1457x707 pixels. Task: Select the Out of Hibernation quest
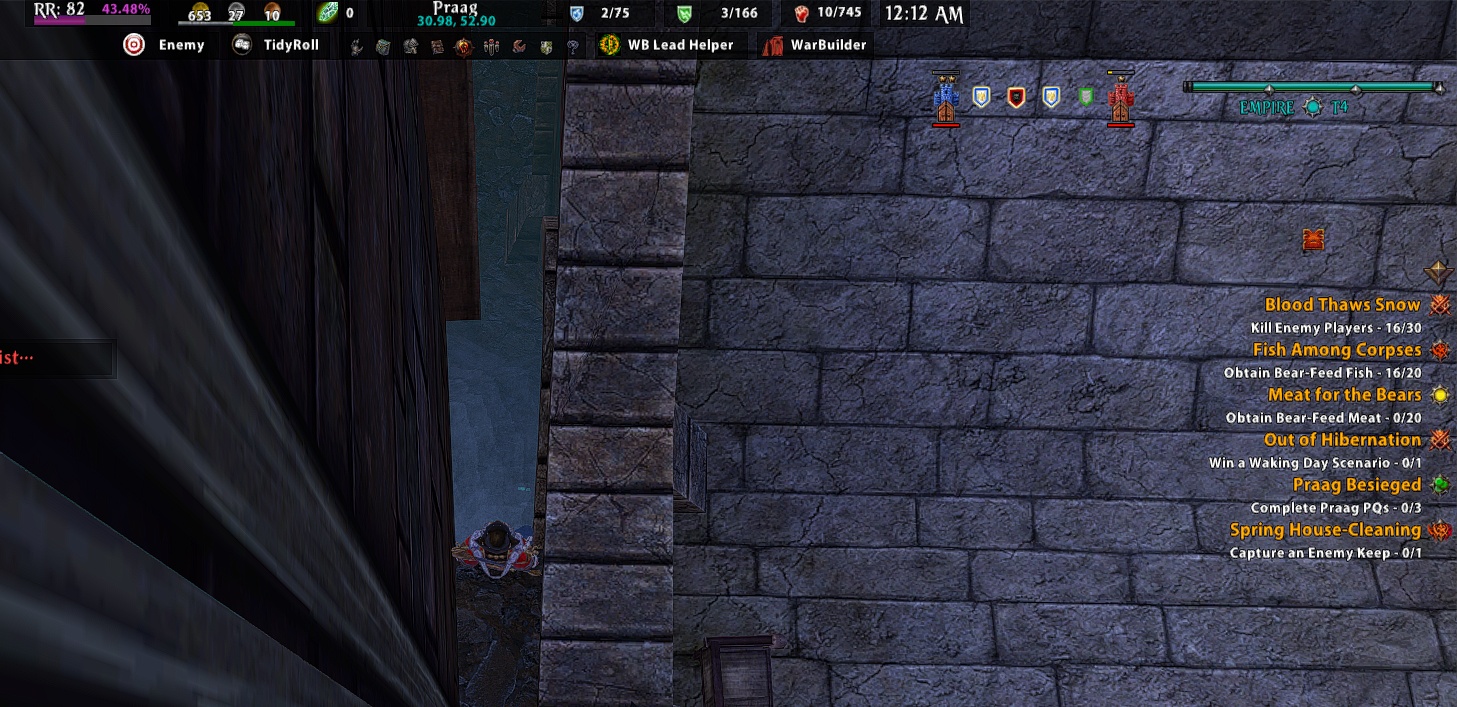click(x=1342, y=440)
